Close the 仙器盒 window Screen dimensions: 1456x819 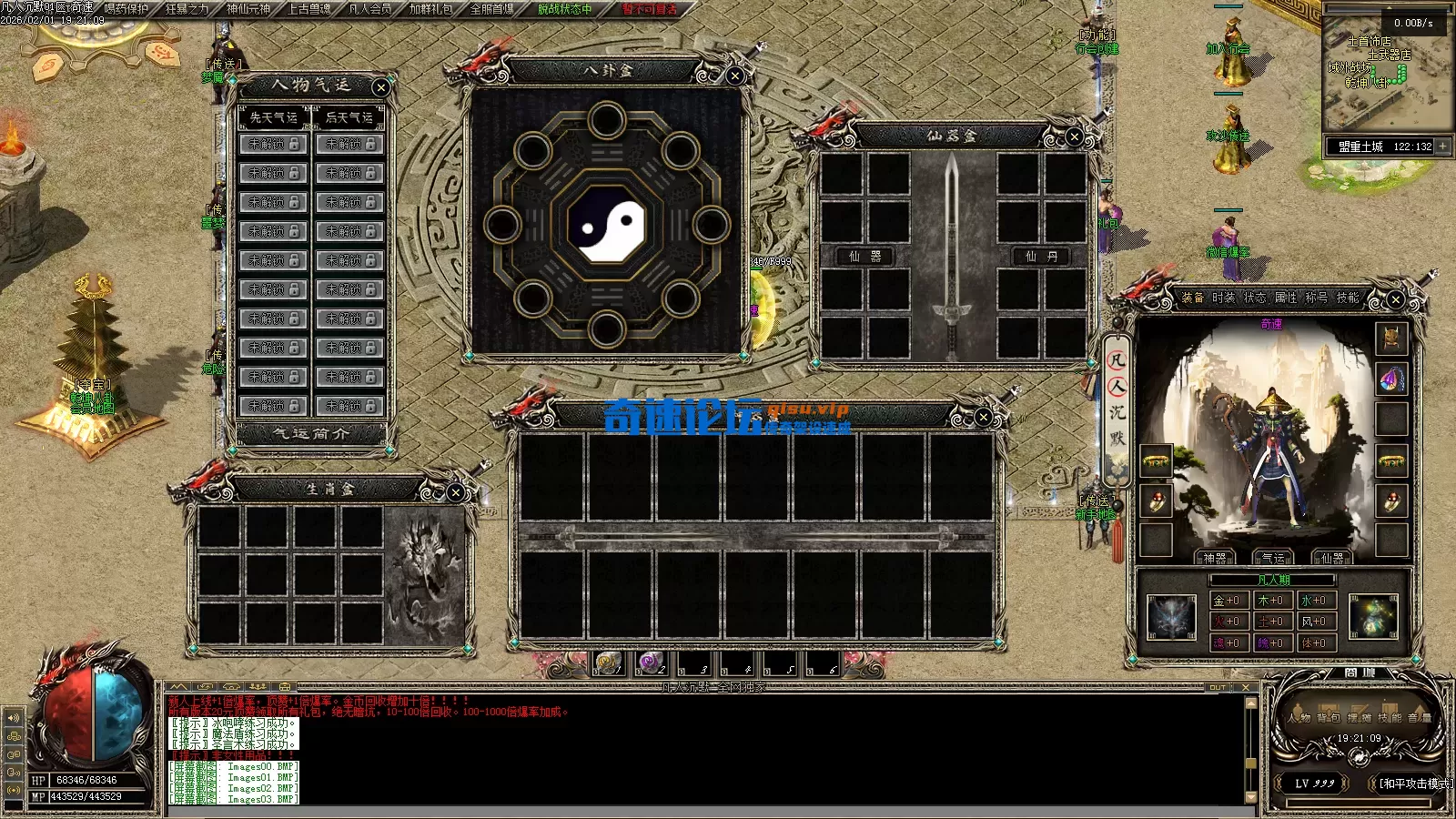(x=1074, y=136)
